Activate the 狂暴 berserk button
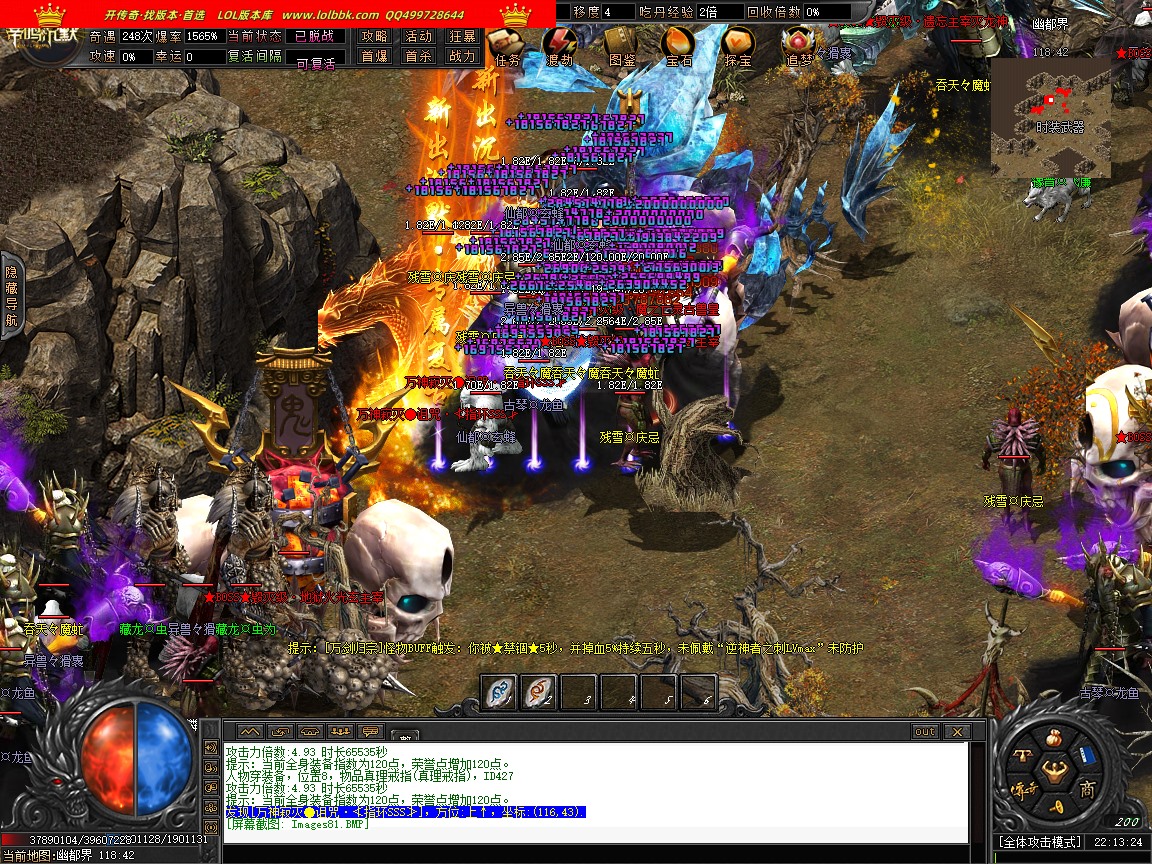 tap(462, 36)
